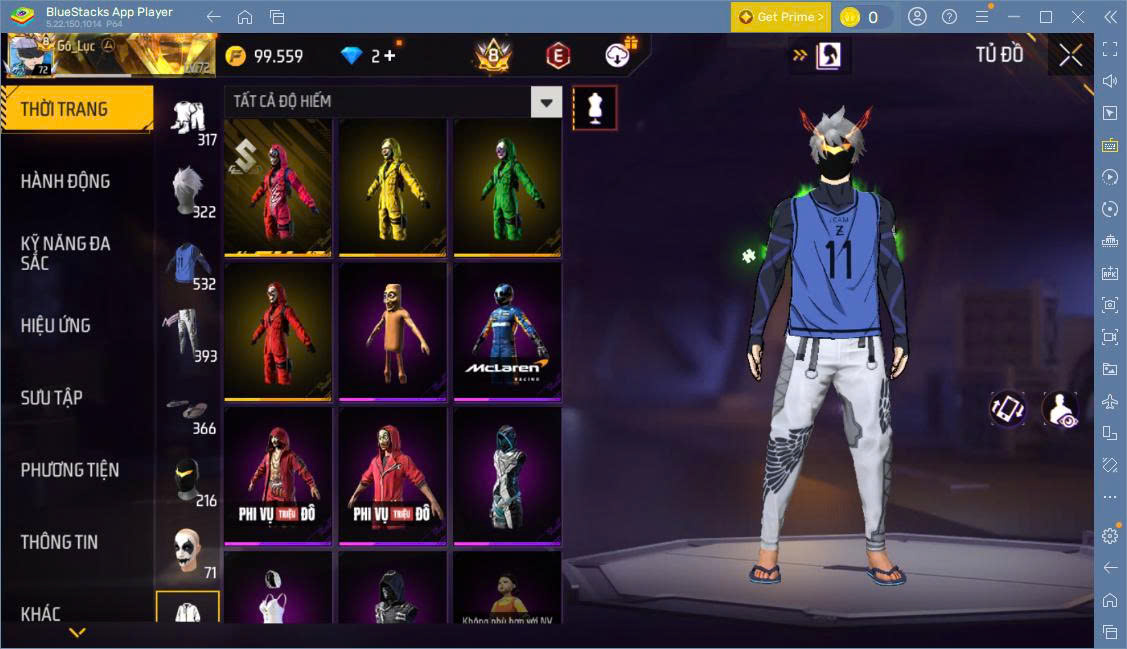Select the yellow hooded jumpsuit outfit
Screen dimensions: 1127x649
392,186
